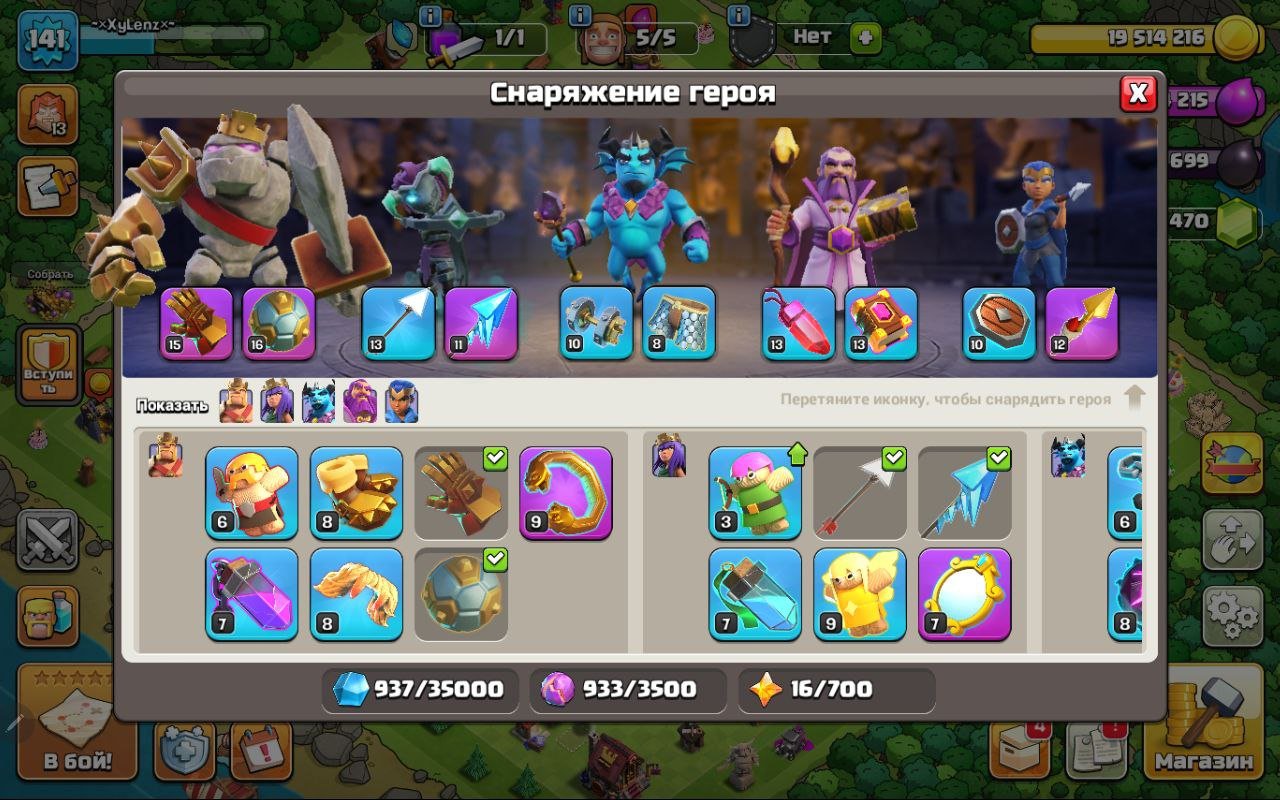Select the Giant Gauntlet equipped on Barbarian King
The width and height of the screenshot is (1280, 800).
click(x=195, y=324)
